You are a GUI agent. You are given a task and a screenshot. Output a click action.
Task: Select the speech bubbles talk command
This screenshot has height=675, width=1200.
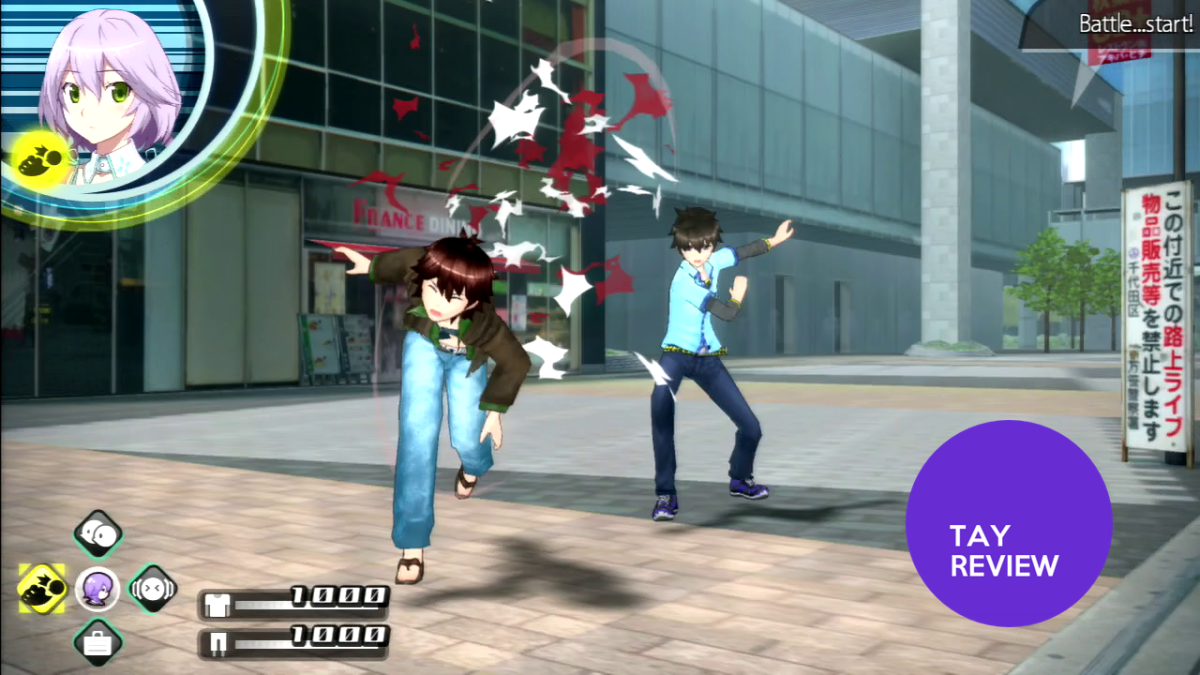(98, 534)
